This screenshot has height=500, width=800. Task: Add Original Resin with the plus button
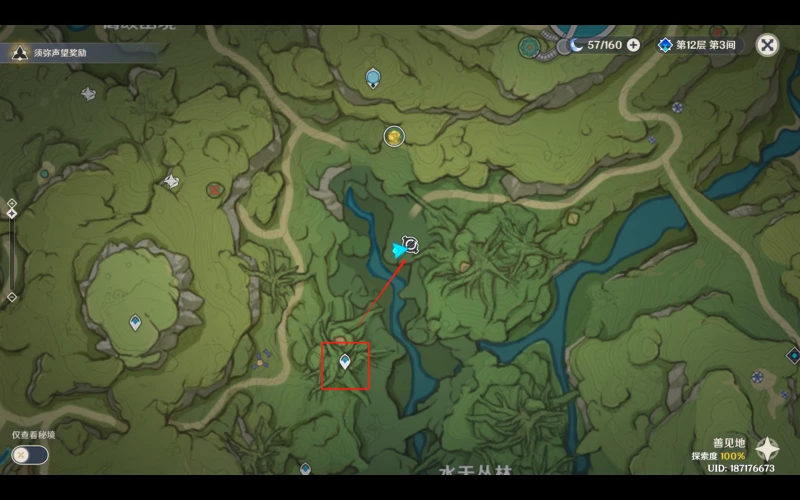633,45
